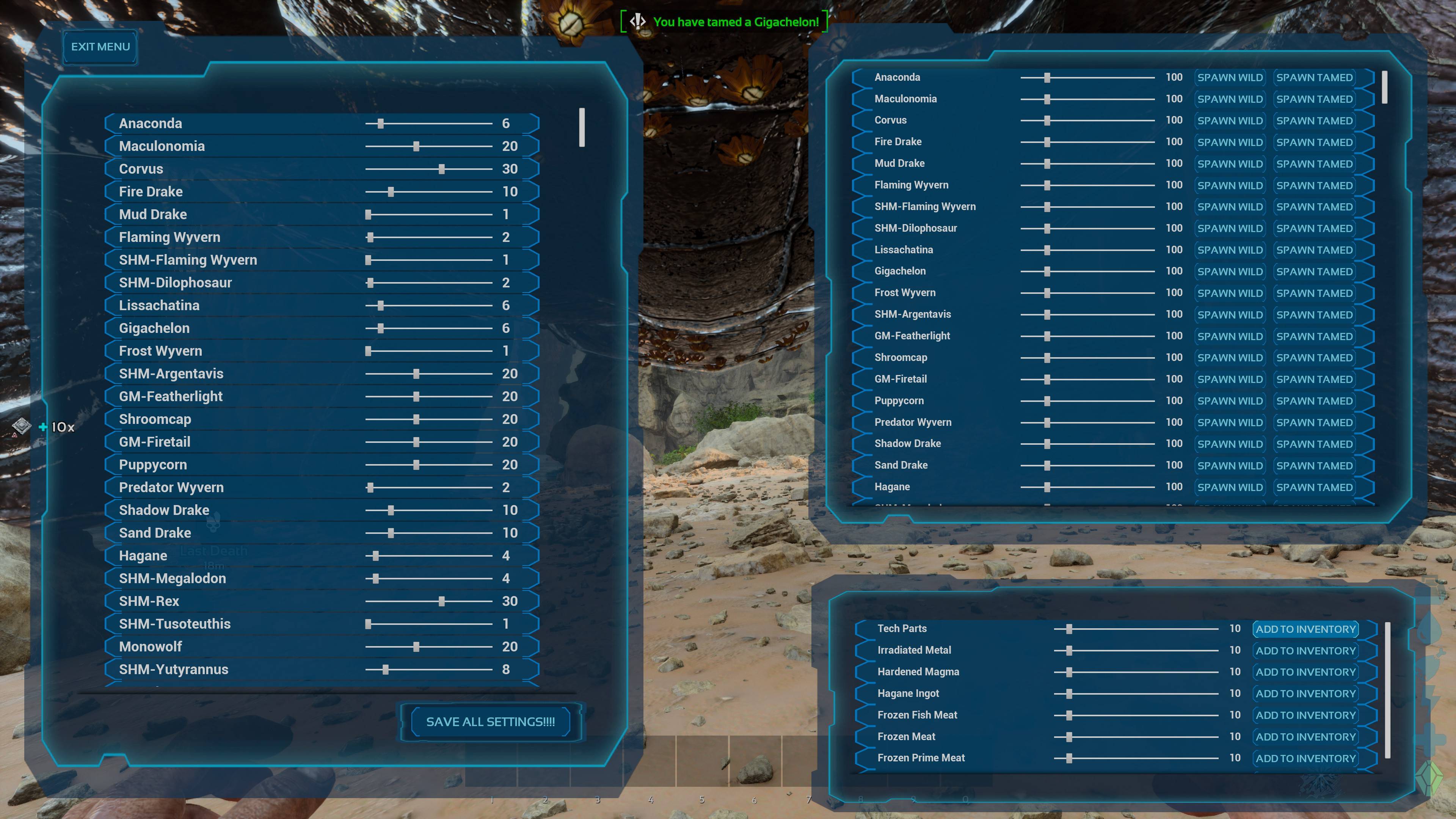
Task: Click the EXIT MENU button
Action: [x=99, y=47]
